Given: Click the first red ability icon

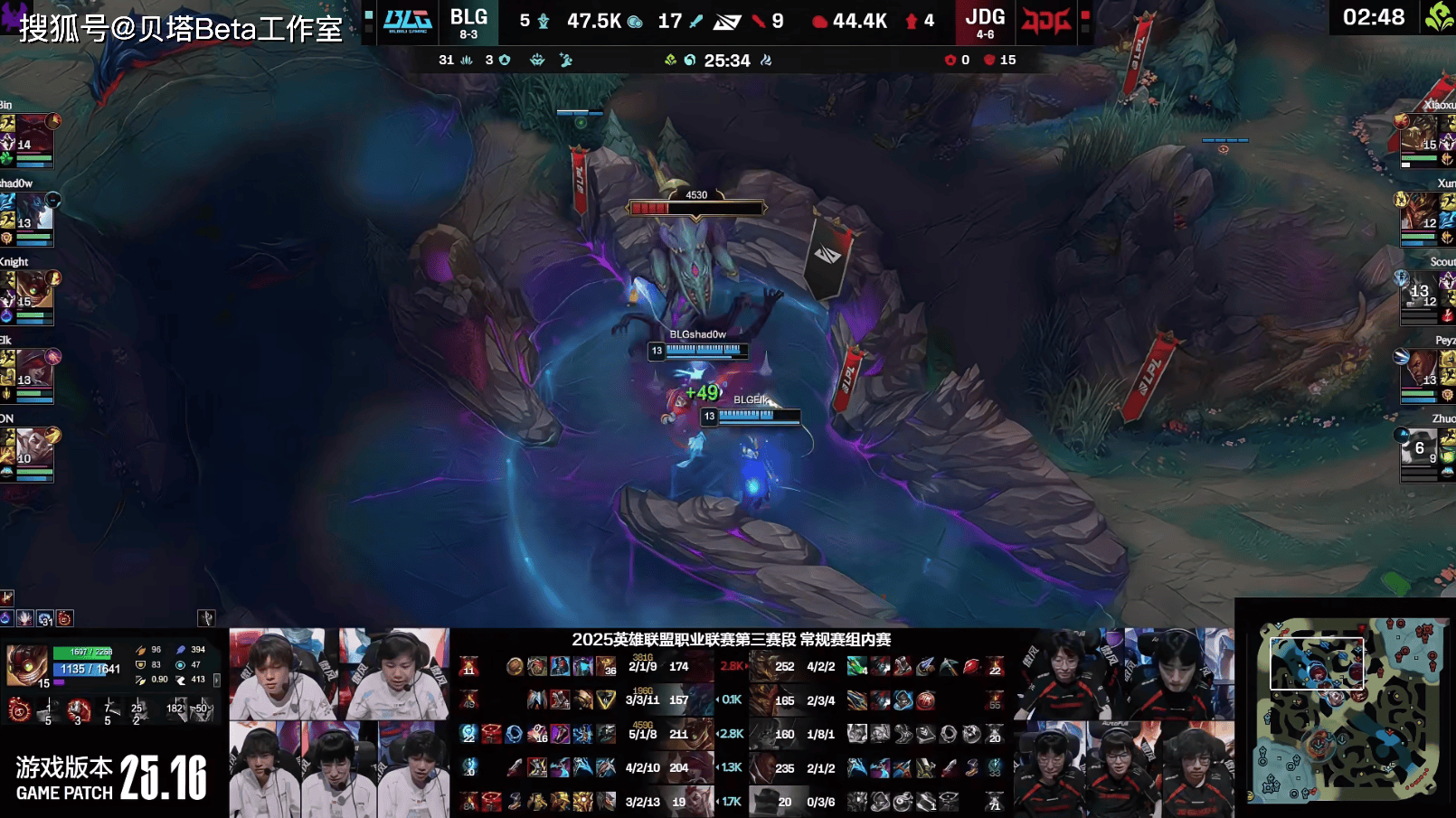Looking at the screenshot, I should click(19, 710).
